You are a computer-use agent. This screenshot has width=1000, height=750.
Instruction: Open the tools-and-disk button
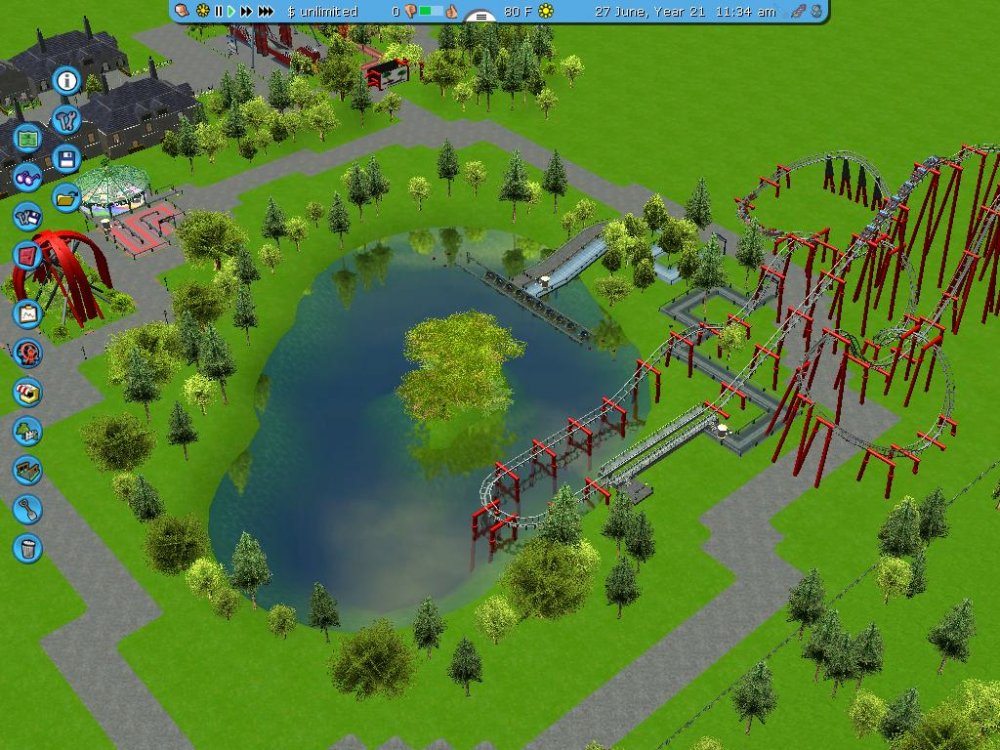click(x=27, y=216)
